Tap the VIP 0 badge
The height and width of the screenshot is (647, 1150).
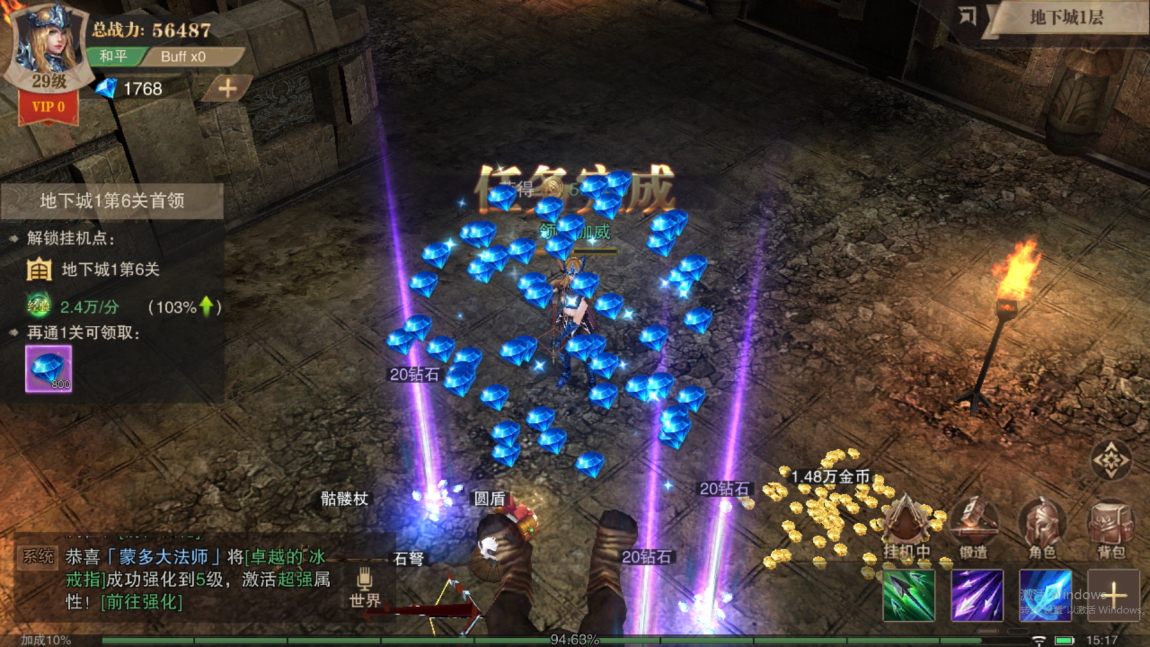[x=48, y=106]
